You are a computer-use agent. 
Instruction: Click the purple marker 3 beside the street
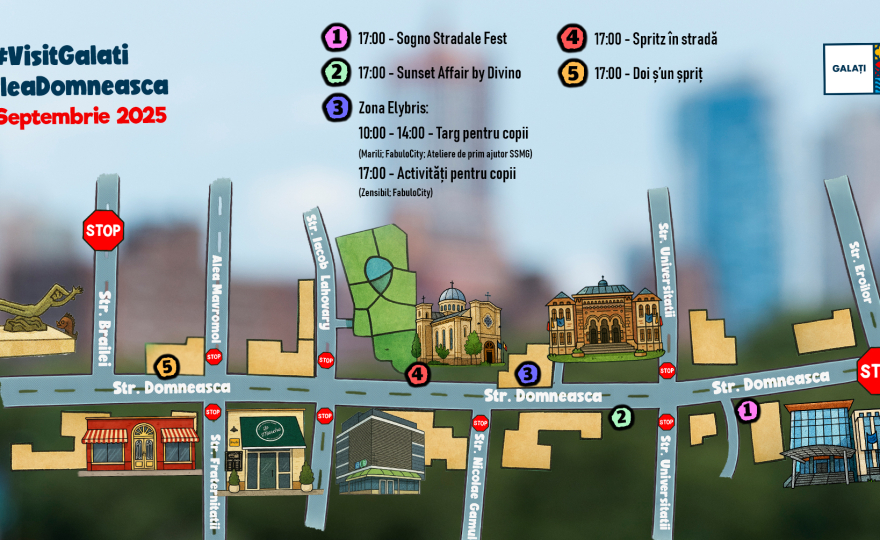[x=527, y=374]
